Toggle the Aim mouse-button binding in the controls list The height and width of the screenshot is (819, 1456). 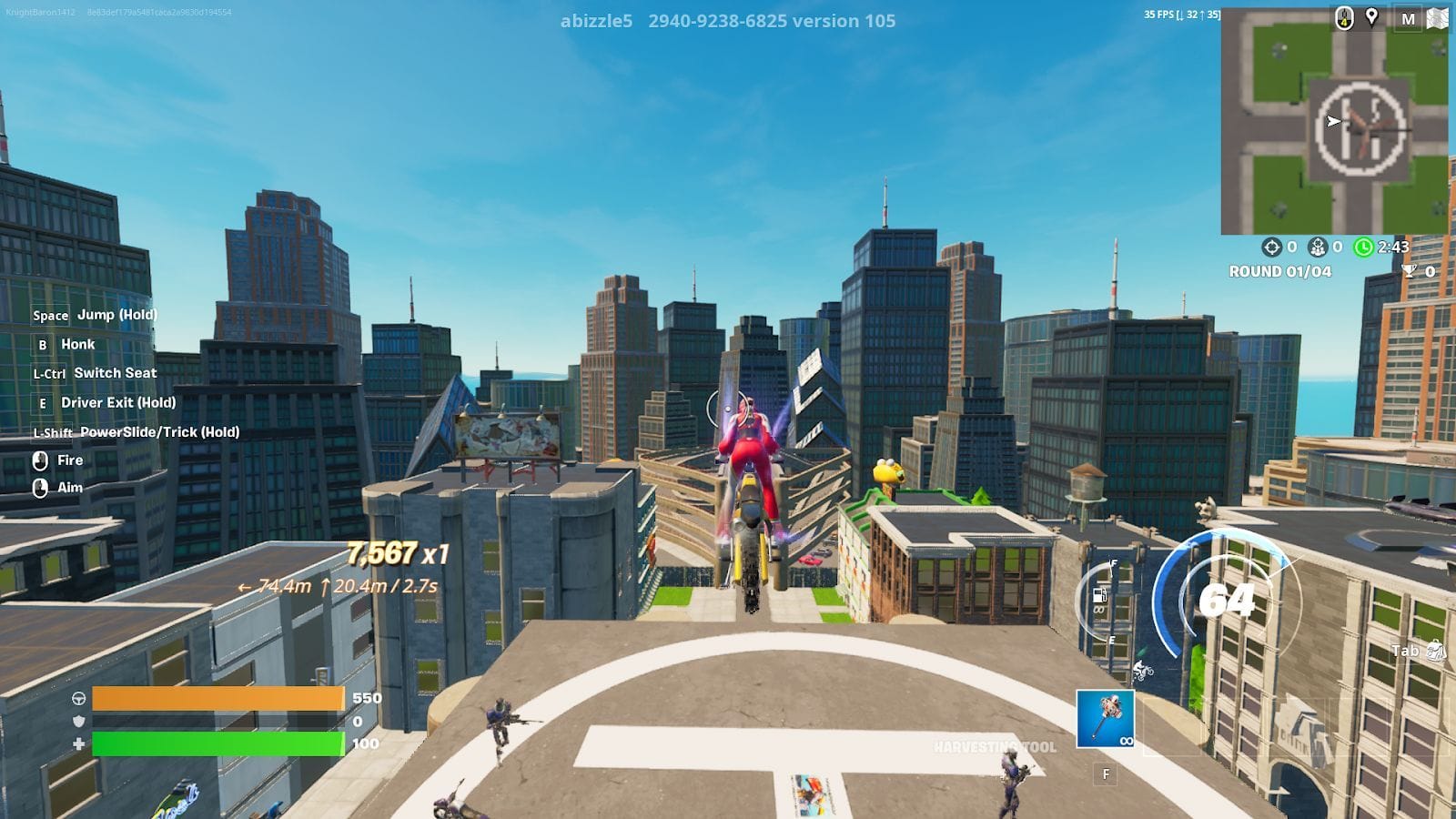coord(38,488)
